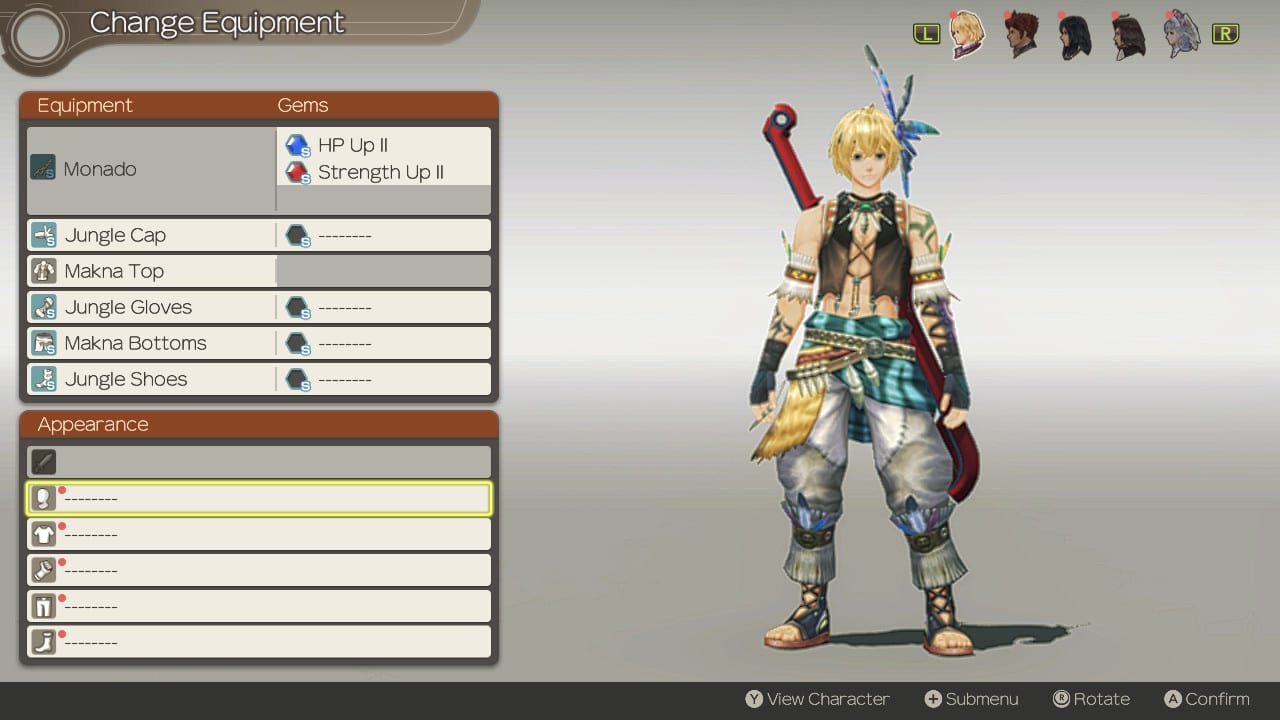Switch to the silver-haired Melia portrait
This screenshot has height=720, width=1280.
tap(1182, 34)
